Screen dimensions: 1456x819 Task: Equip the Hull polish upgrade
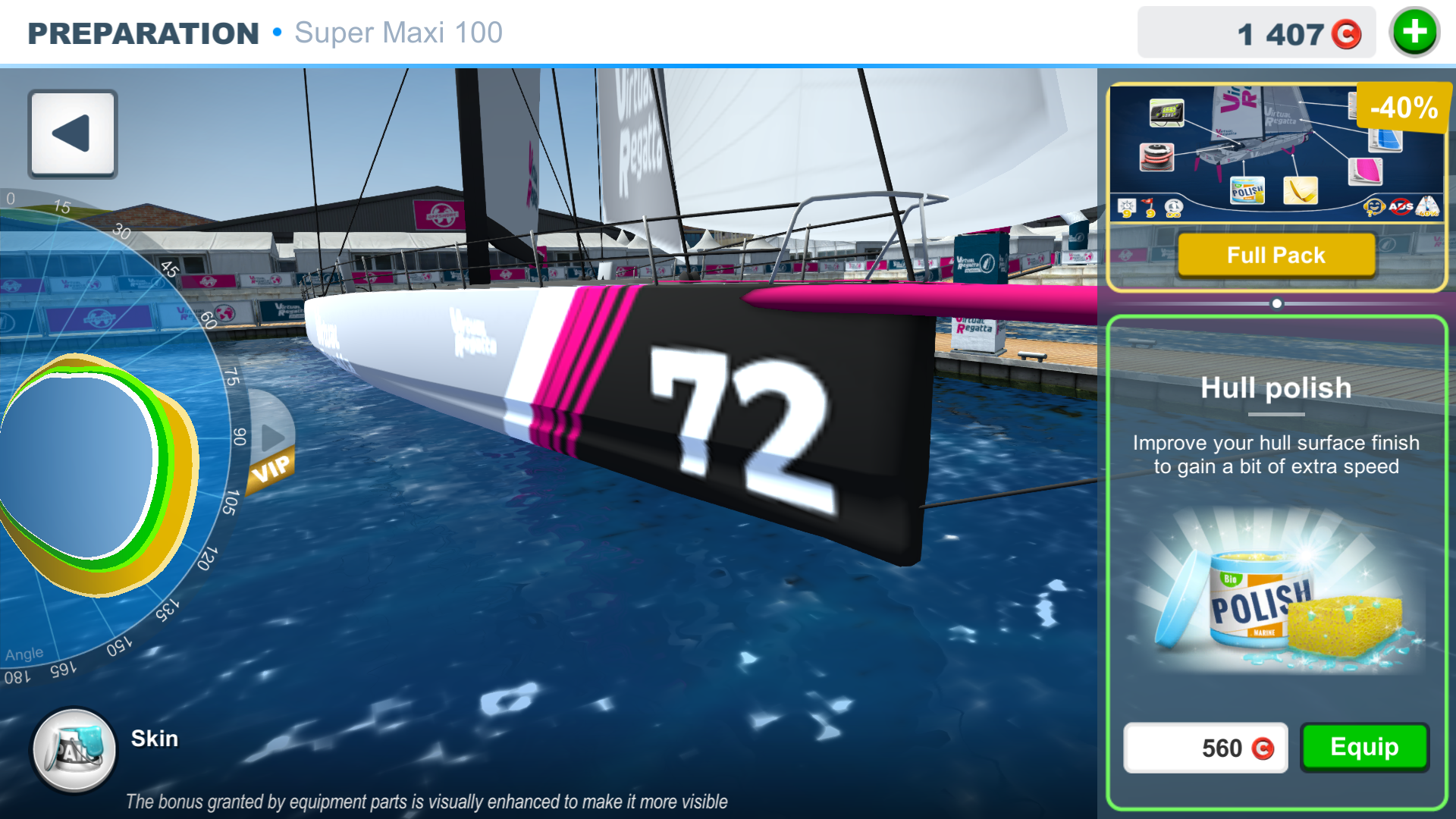(1364, 748)
